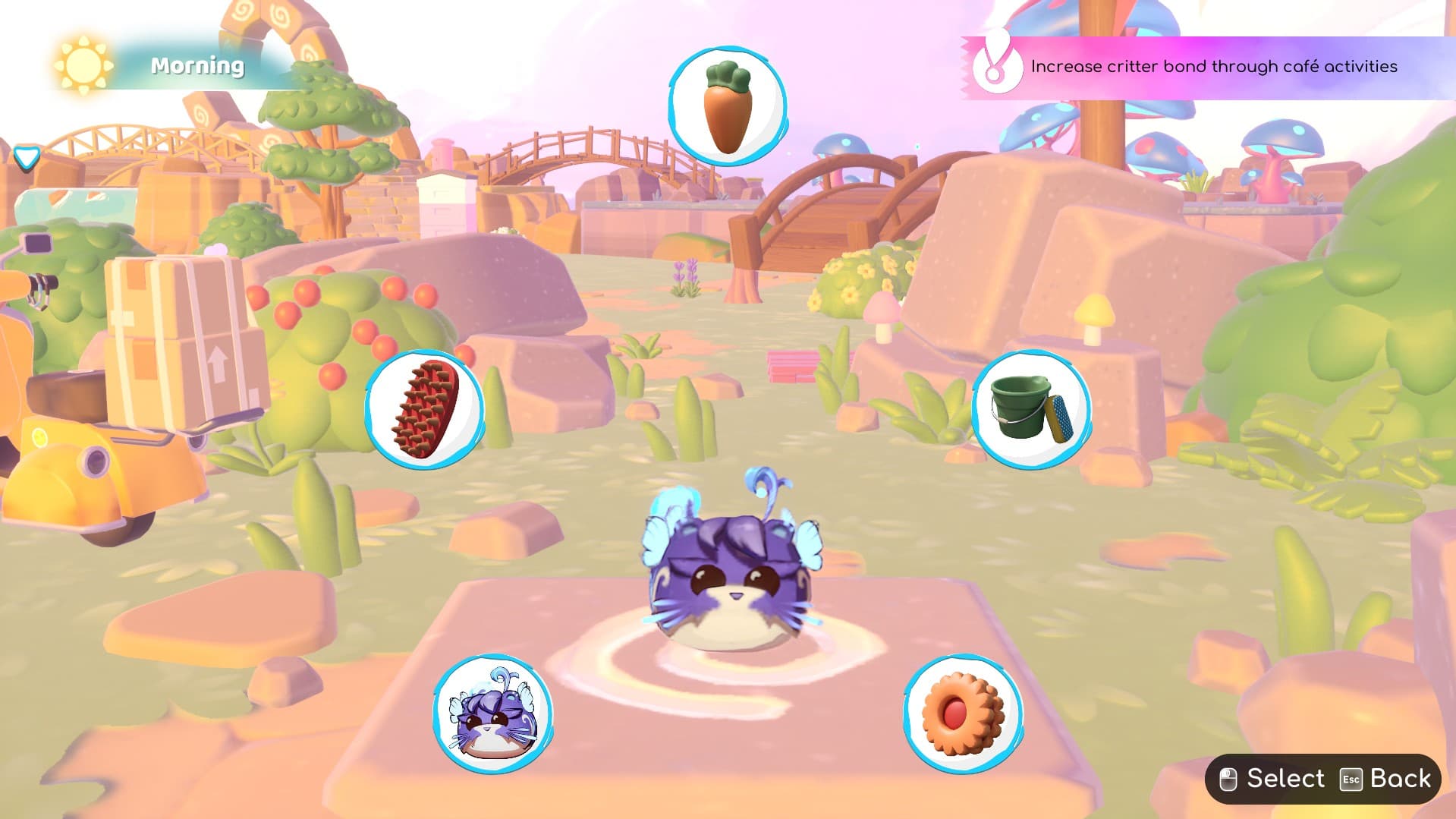Pick the green bucket and sponge

(x=1031, y=409)
